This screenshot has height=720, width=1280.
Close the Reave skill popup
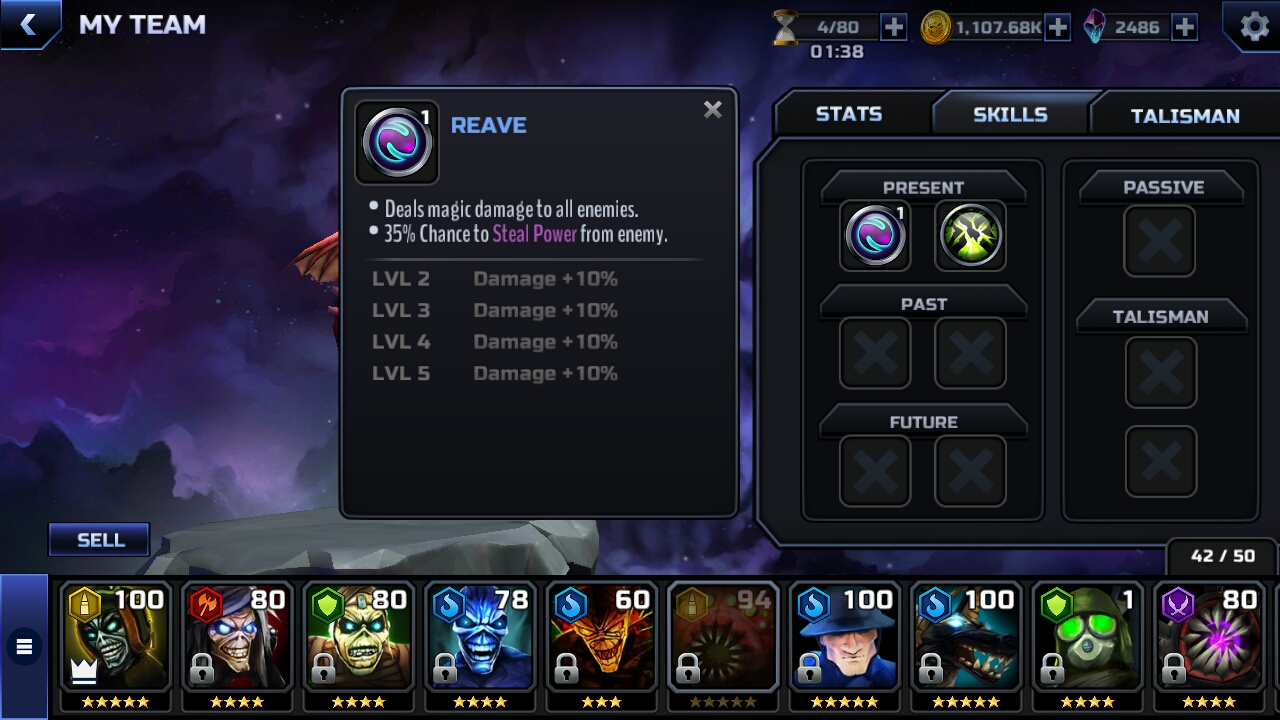(712, 110)
